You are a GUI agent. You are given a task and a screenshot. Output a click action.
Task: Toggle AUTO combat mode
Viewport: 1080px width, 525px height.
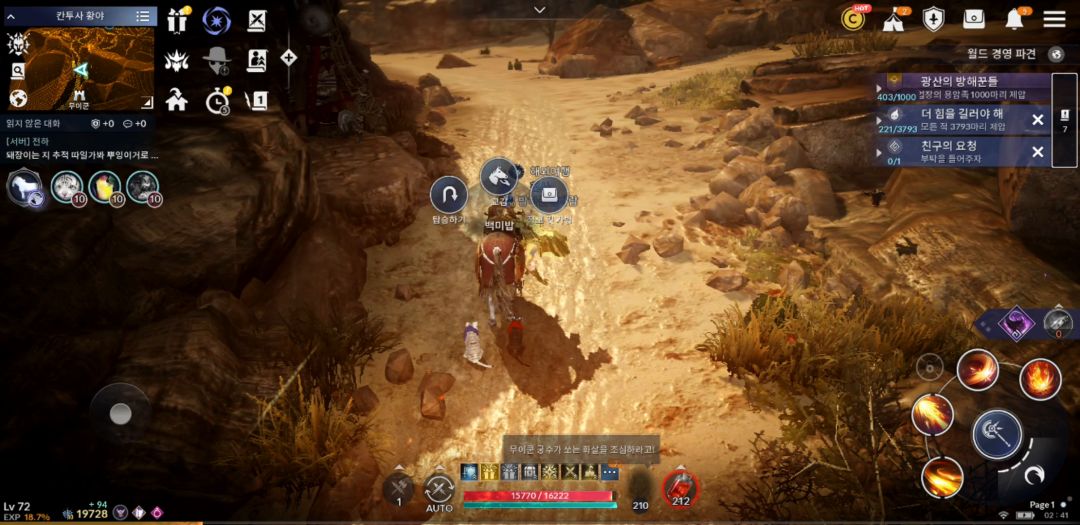439,490
